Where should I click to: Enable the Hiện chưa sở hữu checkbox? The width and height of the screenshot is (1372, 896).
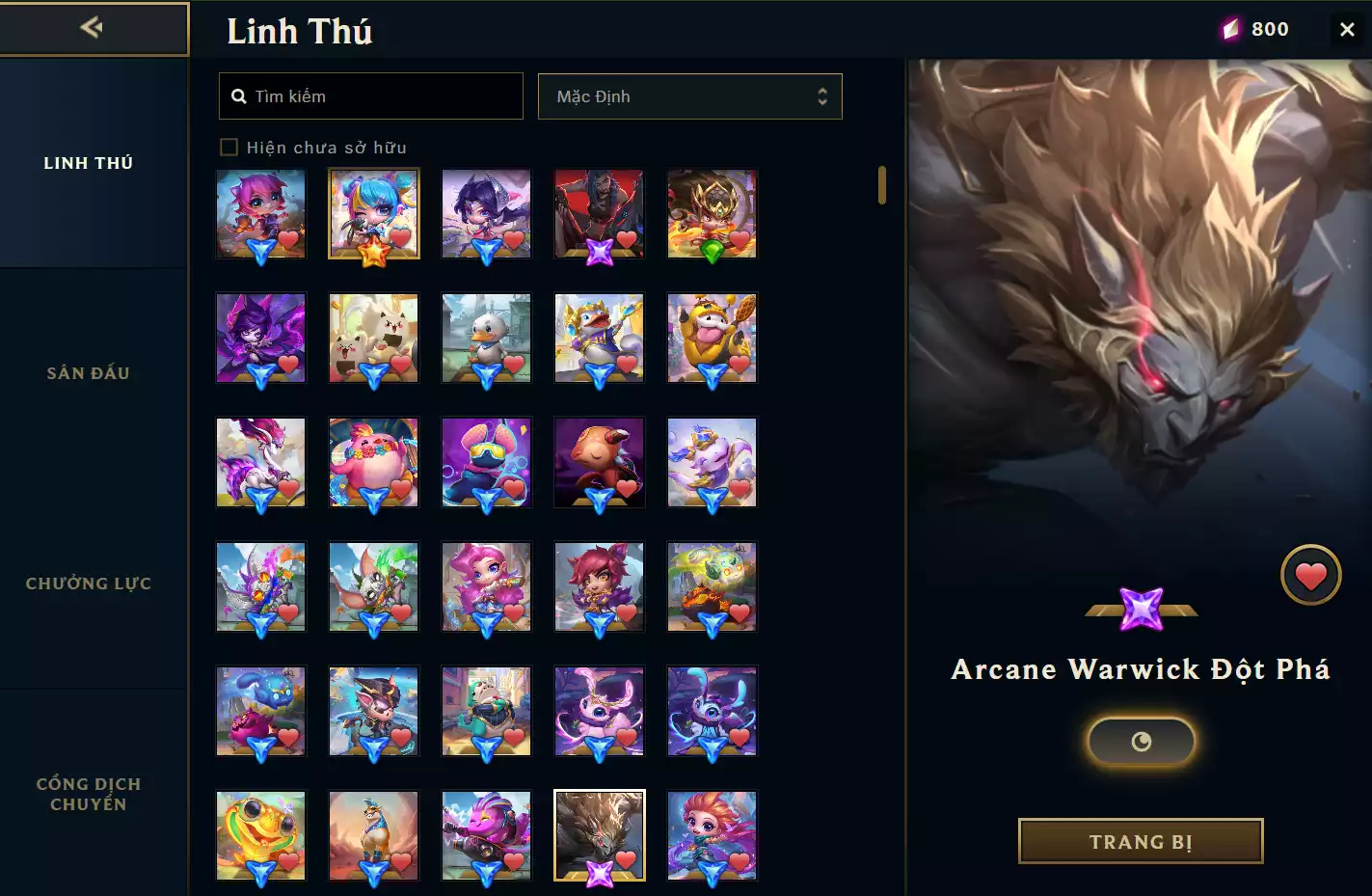pos(229,147)
